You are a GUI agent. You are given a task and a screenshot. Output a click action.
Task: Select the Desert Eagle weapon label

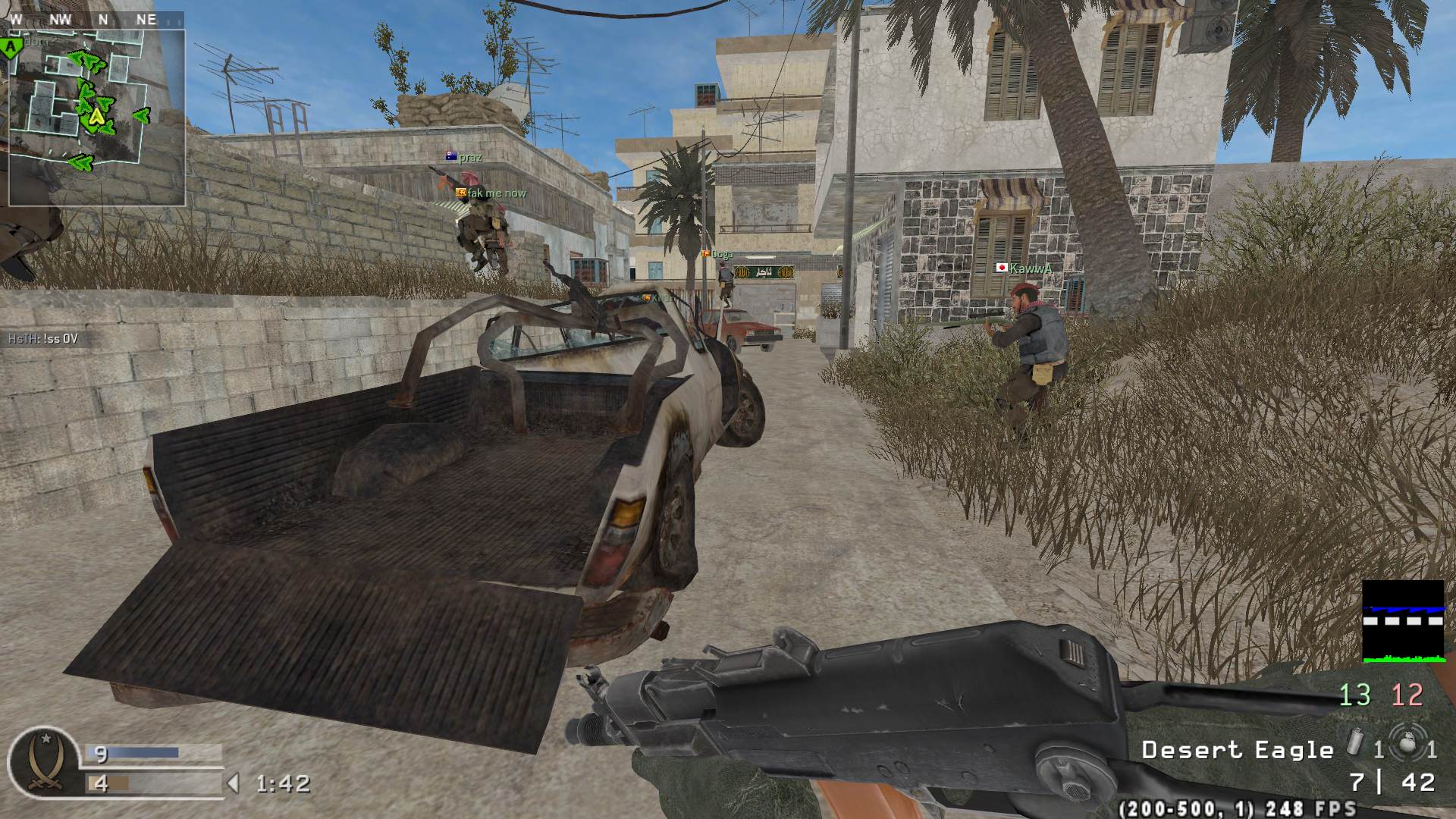pos(1238,751)
